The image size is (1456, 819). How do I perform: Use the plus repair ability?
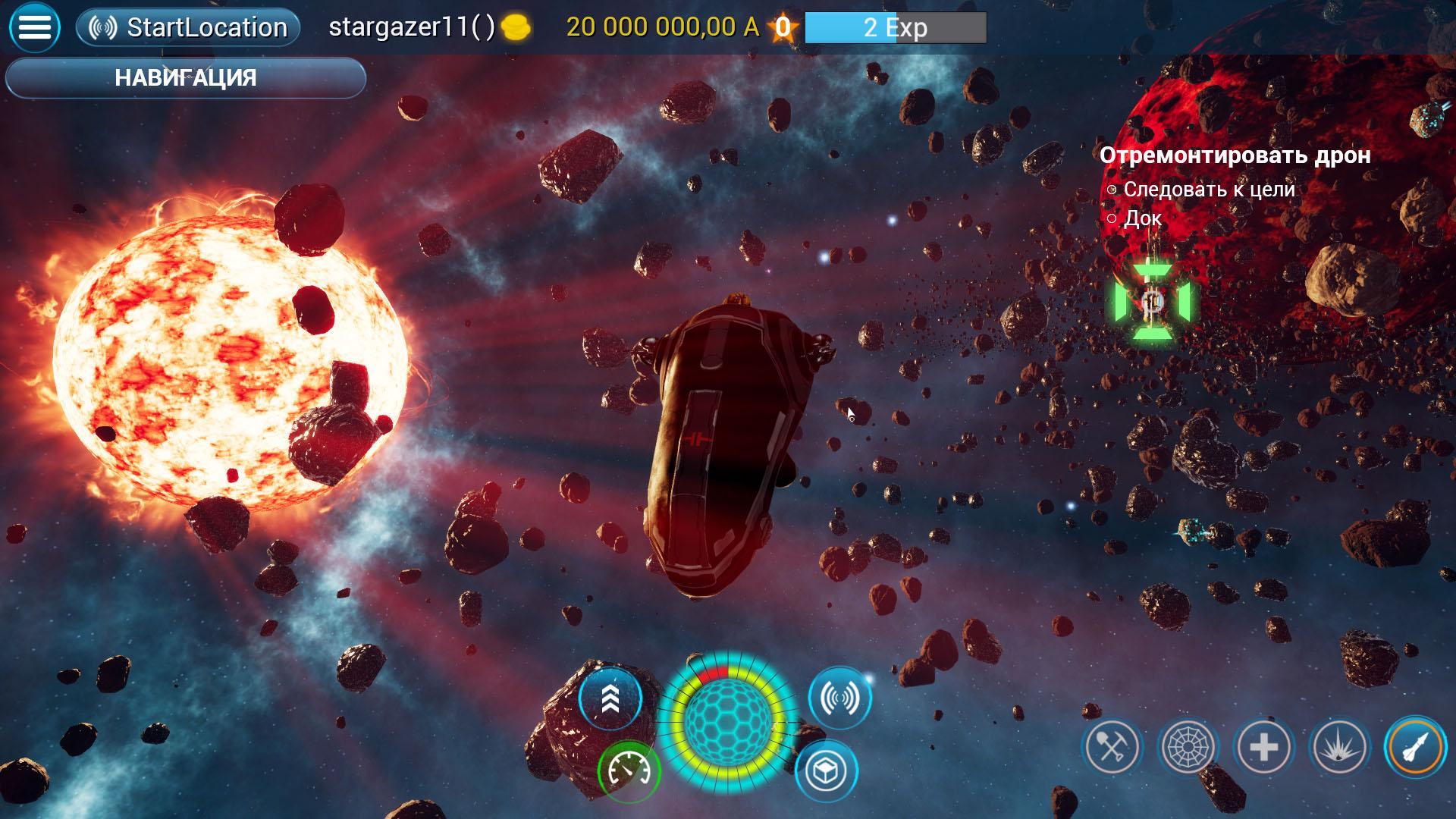[1264, 747]
